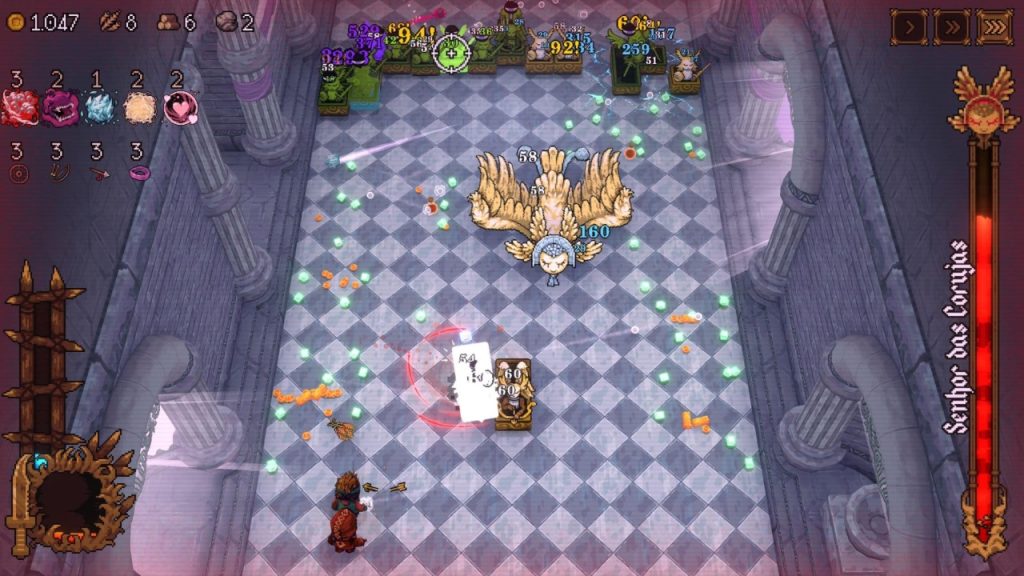The image size is (1024, 576).
Task: Choose the red arrow relic icon
Action: click(98, 173)
